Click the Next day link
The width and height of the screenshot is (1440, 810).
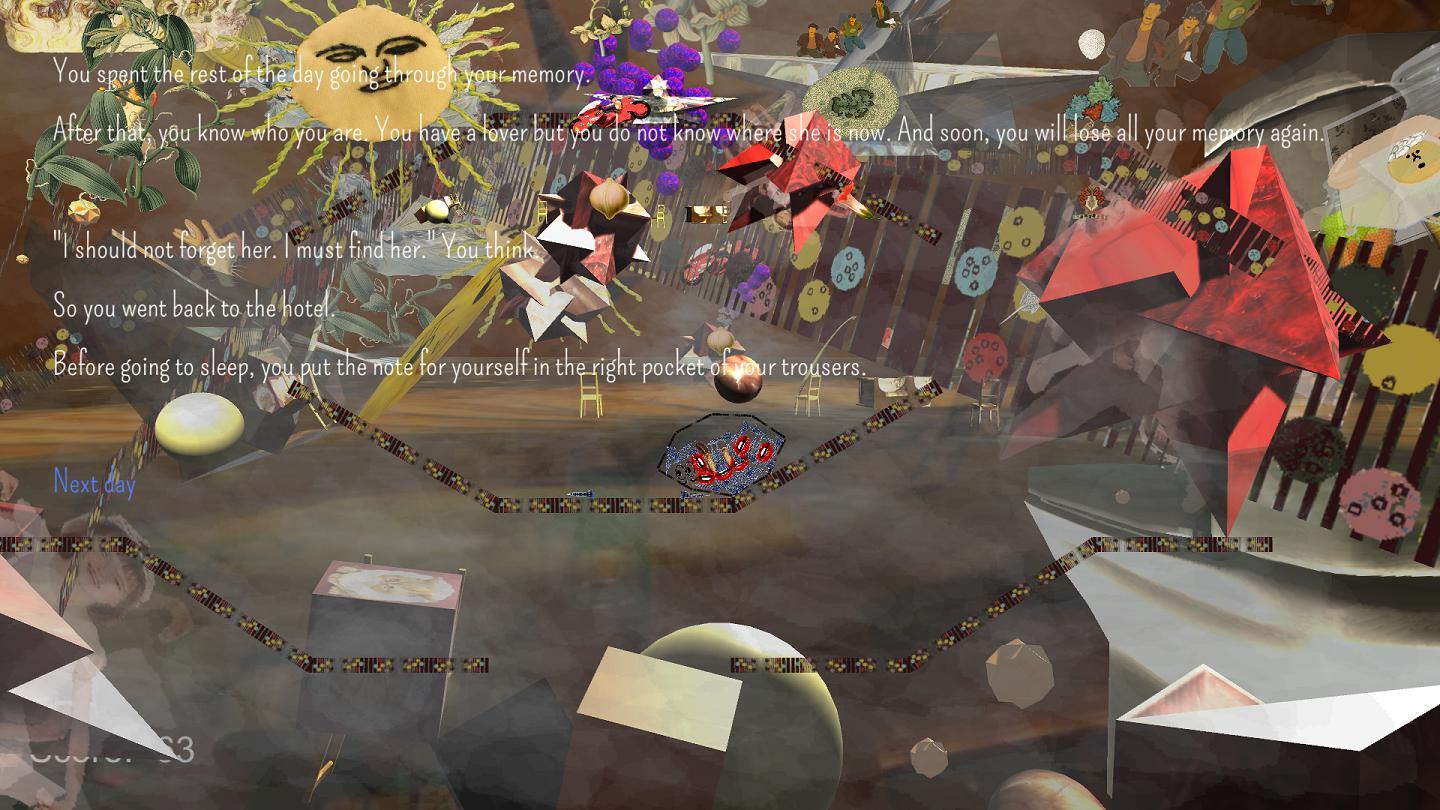(x=94, y=483)
